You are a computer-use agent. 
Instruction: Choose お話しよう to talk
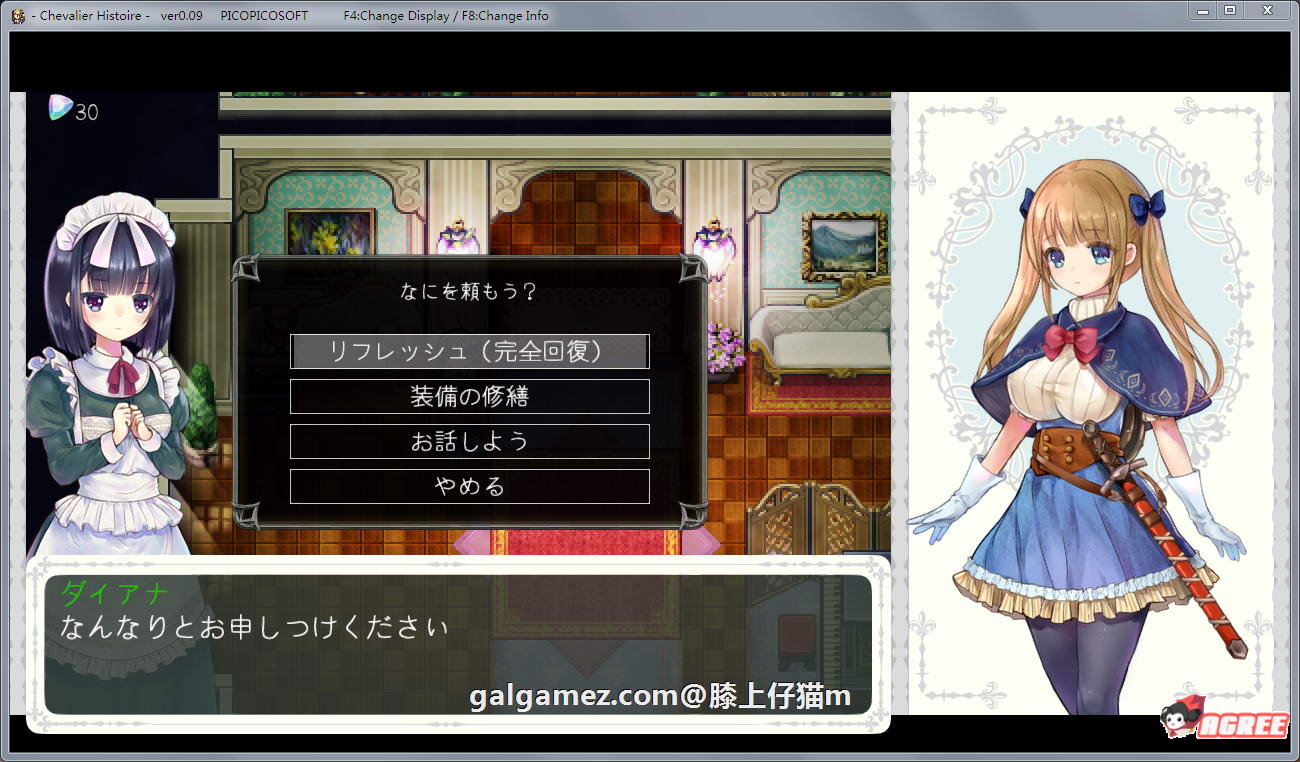click(469, 441)
